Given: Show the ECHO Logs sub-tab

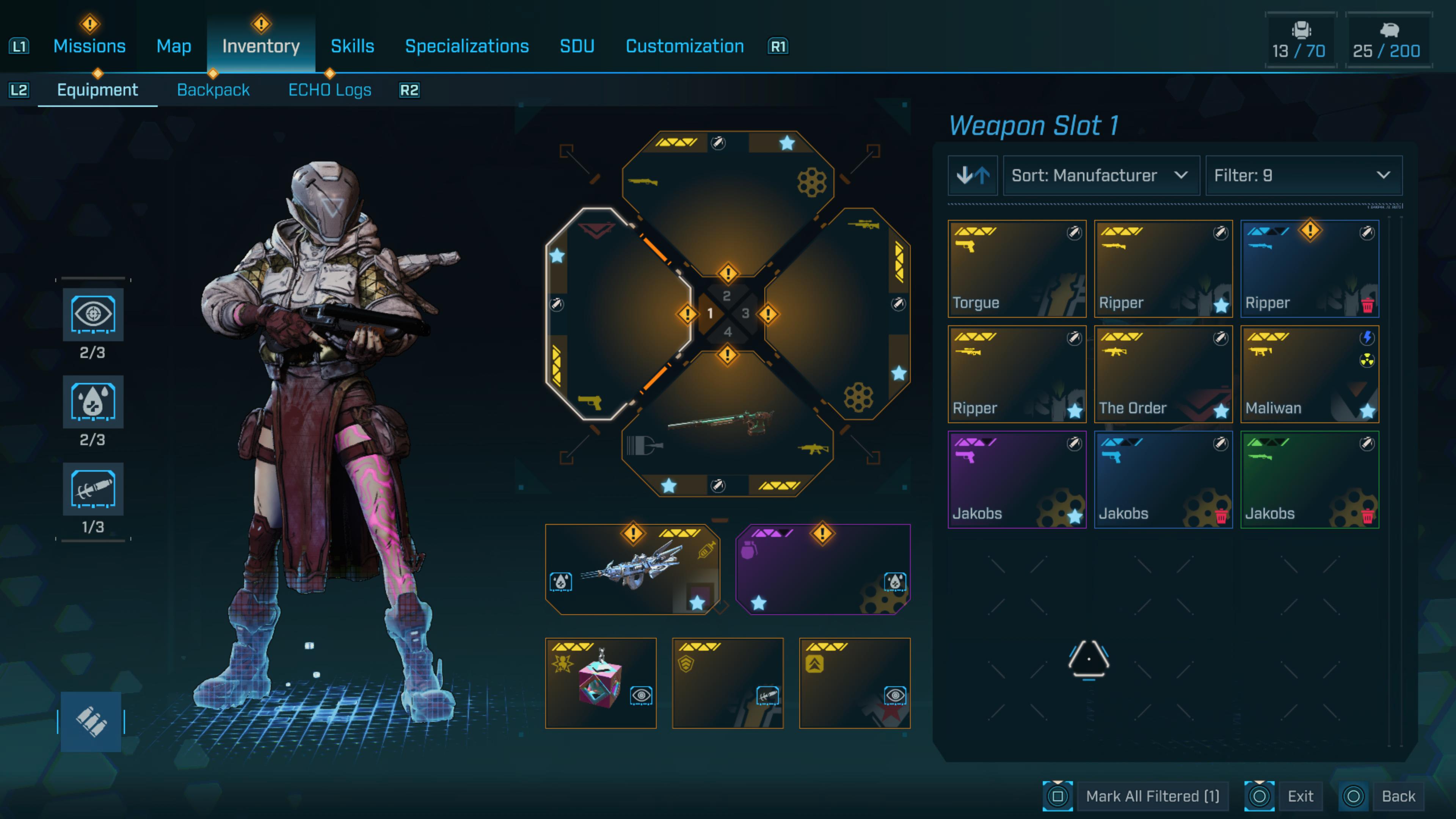Looking at the screenshot, I should 329,90.
